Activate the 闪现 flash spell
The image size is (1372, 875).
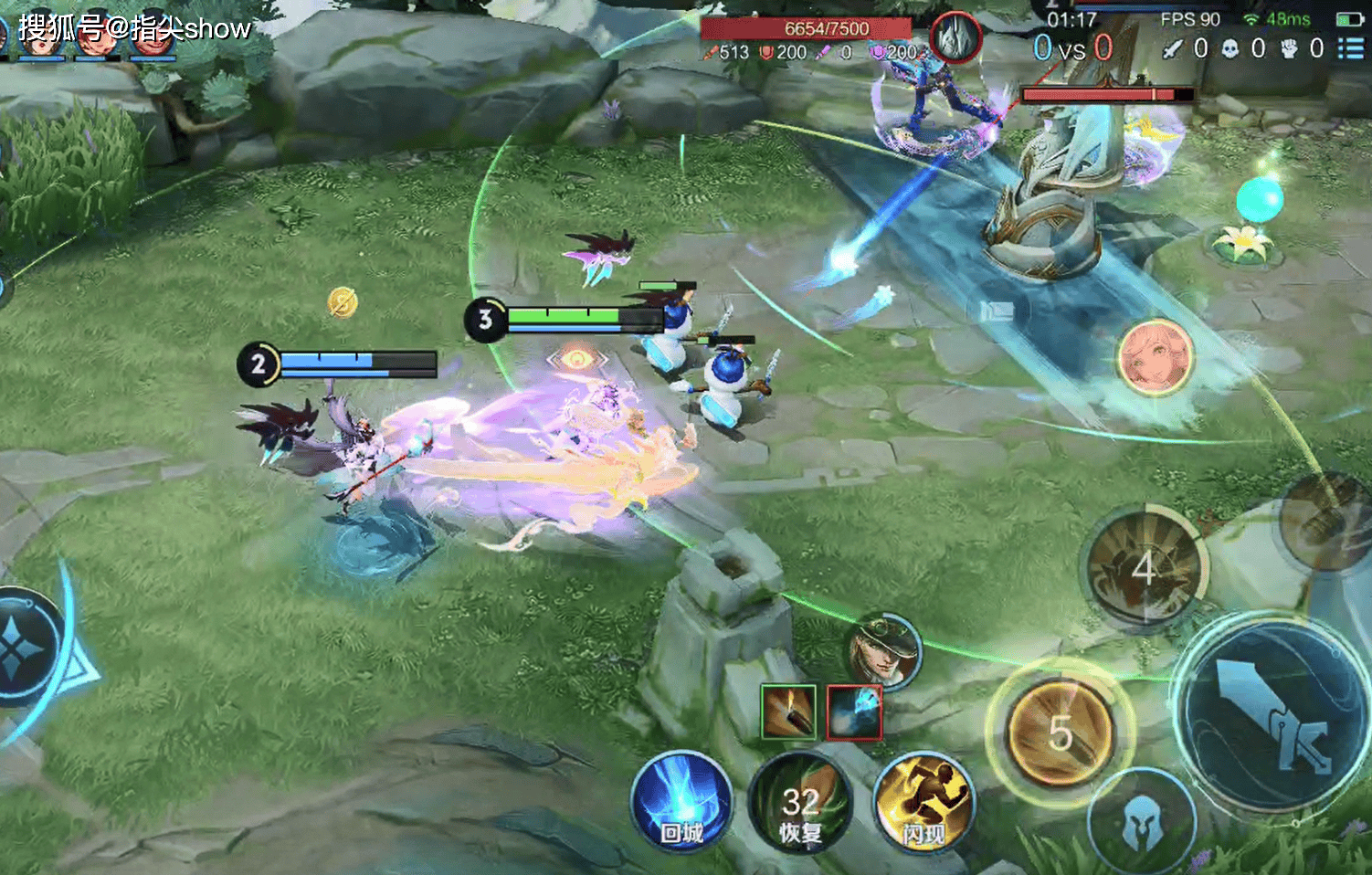(923, 804)
